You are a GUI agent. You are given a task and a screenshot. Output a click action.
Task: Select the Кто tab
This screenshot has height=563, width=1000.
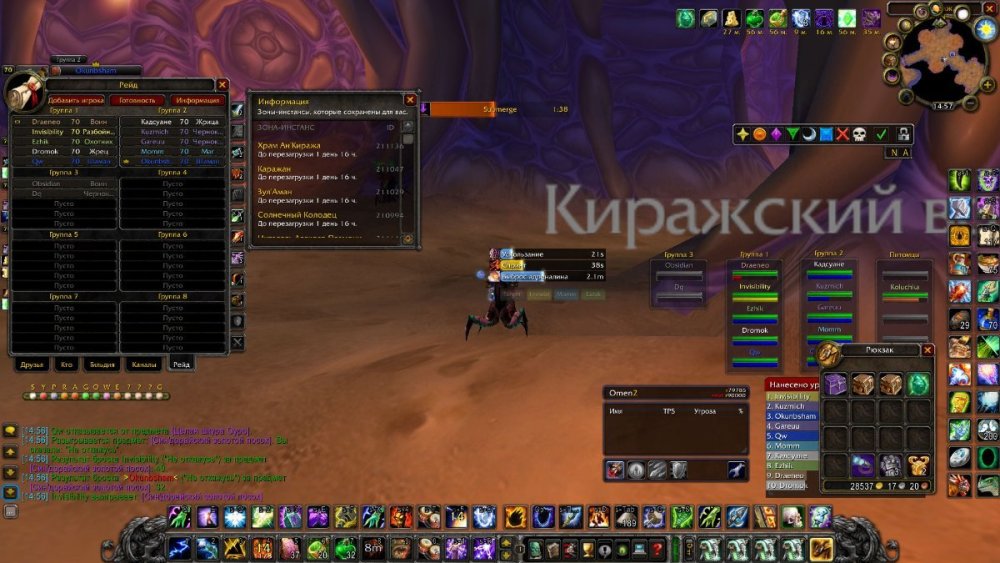coord(66,364)
